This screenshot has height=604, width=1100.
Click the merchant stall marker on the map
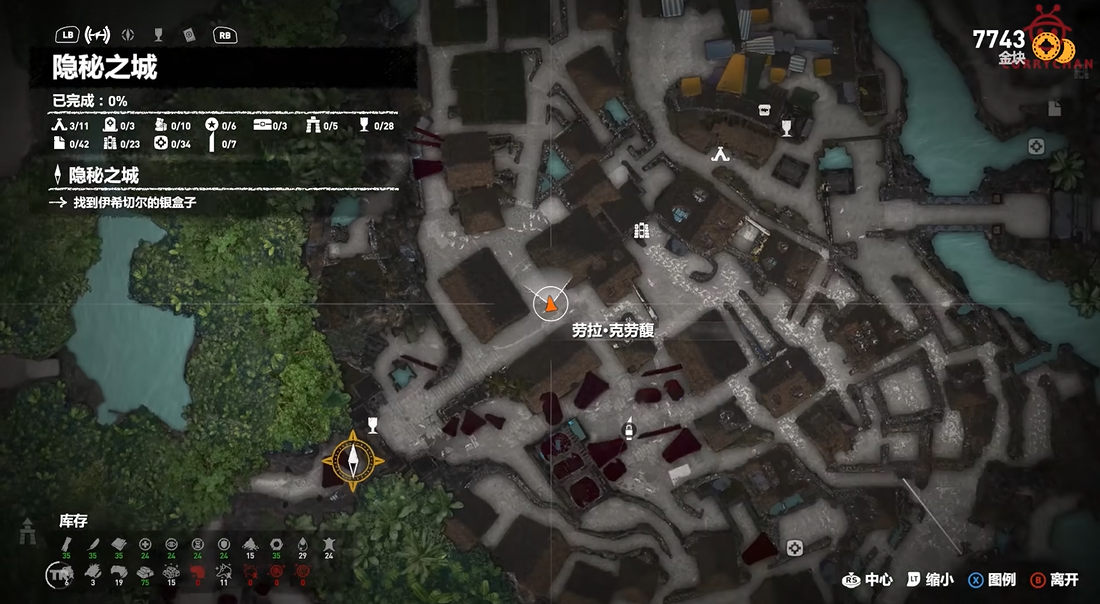pyautogui.click(x=763, y=110)
